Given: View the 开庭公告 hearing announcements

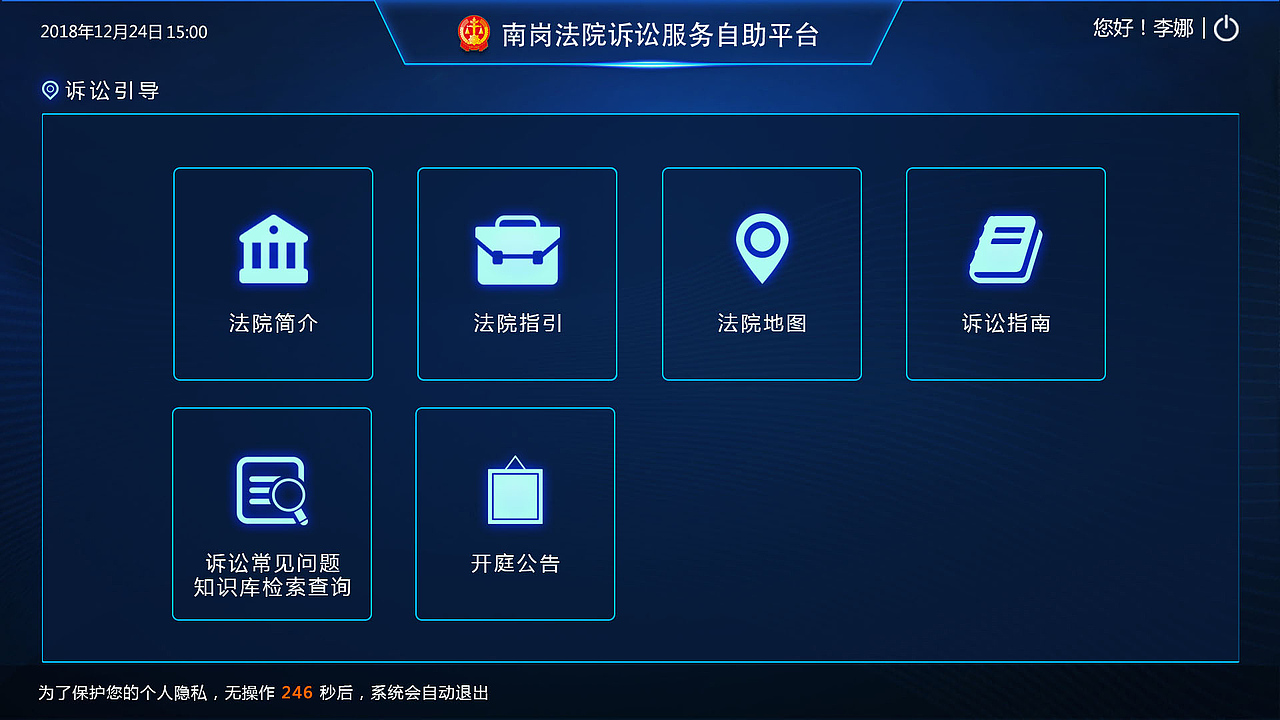Looking at the screenshot, I should click(515, 513).
